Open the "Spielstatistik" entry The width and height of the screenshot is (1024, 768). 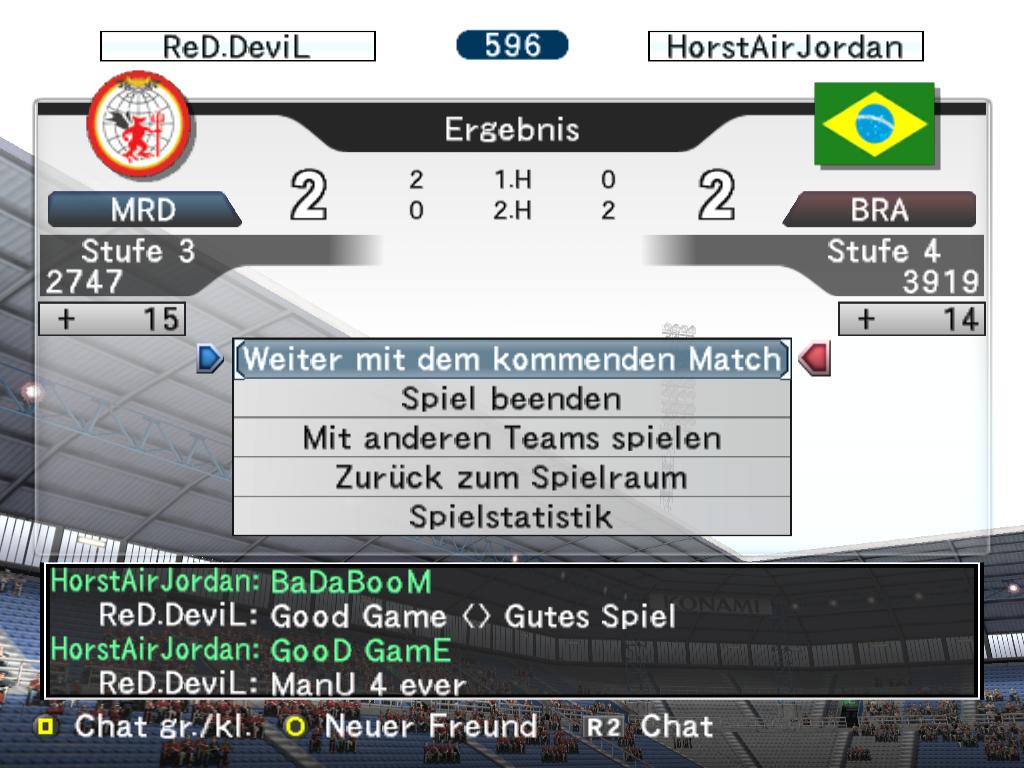pyautogui.click(x=511, y=516)
